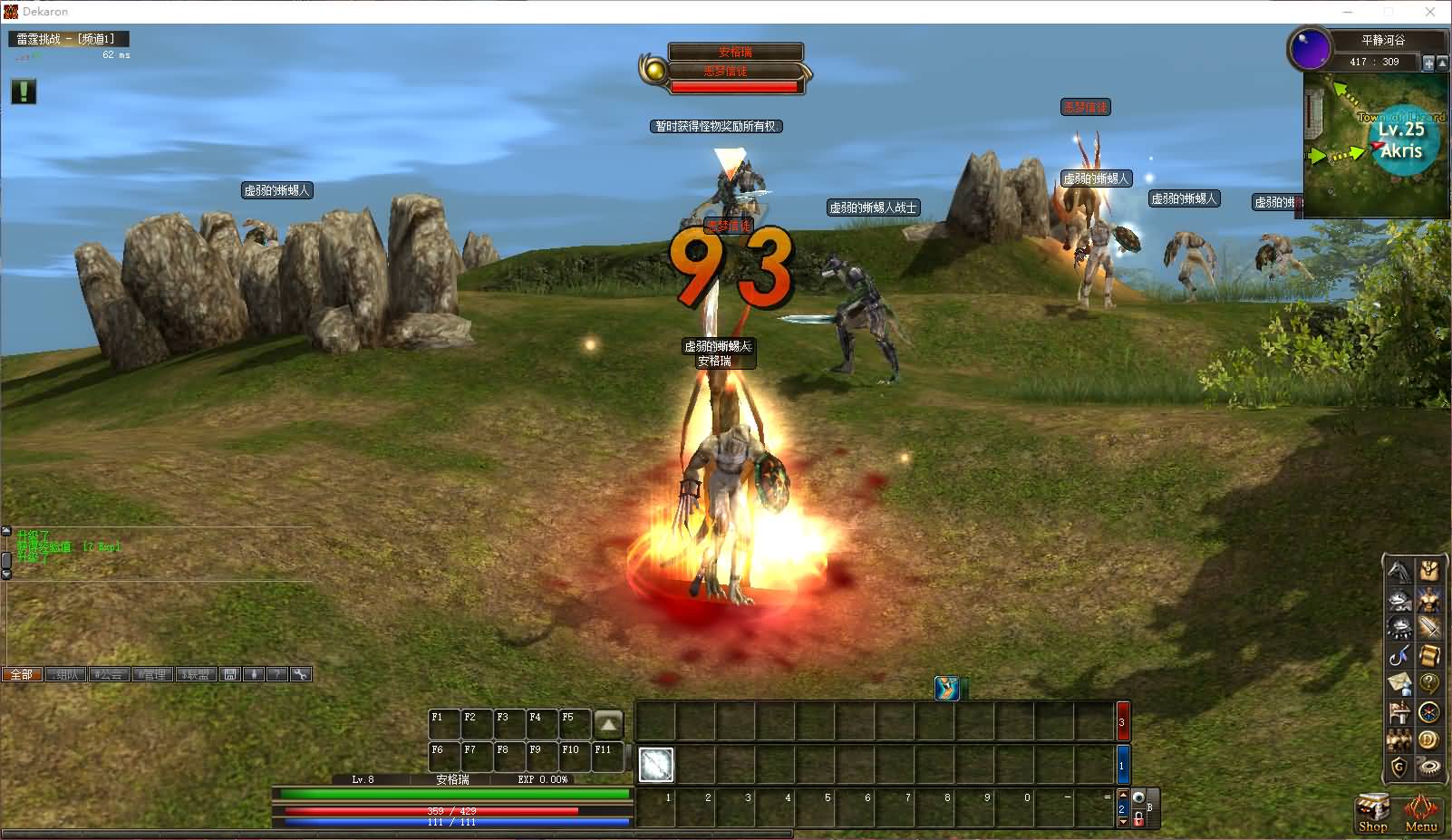
Task: Open chat settings wrench button
Action: pos(301,674)
